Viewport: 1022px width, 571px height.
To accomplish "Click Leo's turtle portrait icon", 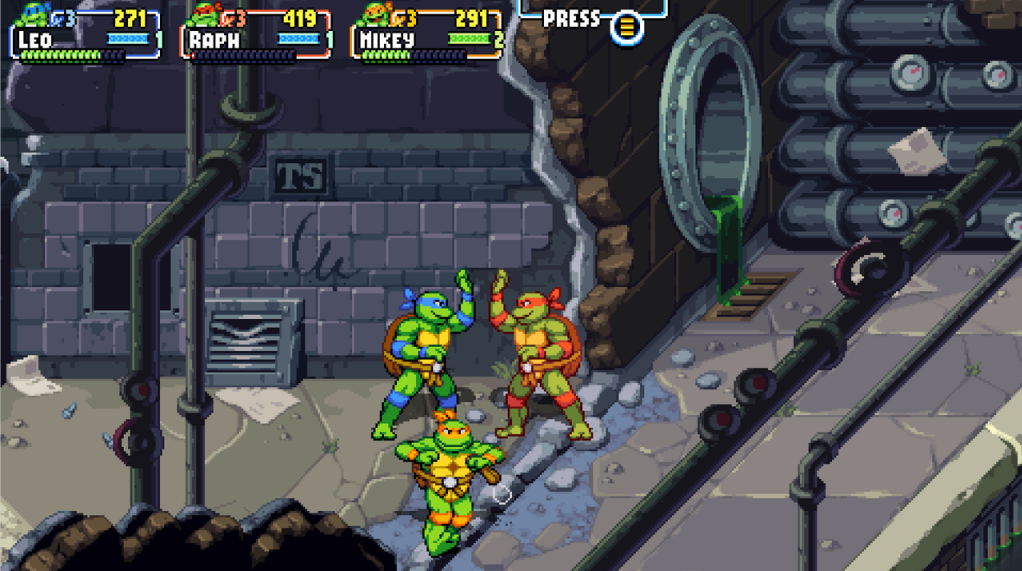I will coord(33,13).
